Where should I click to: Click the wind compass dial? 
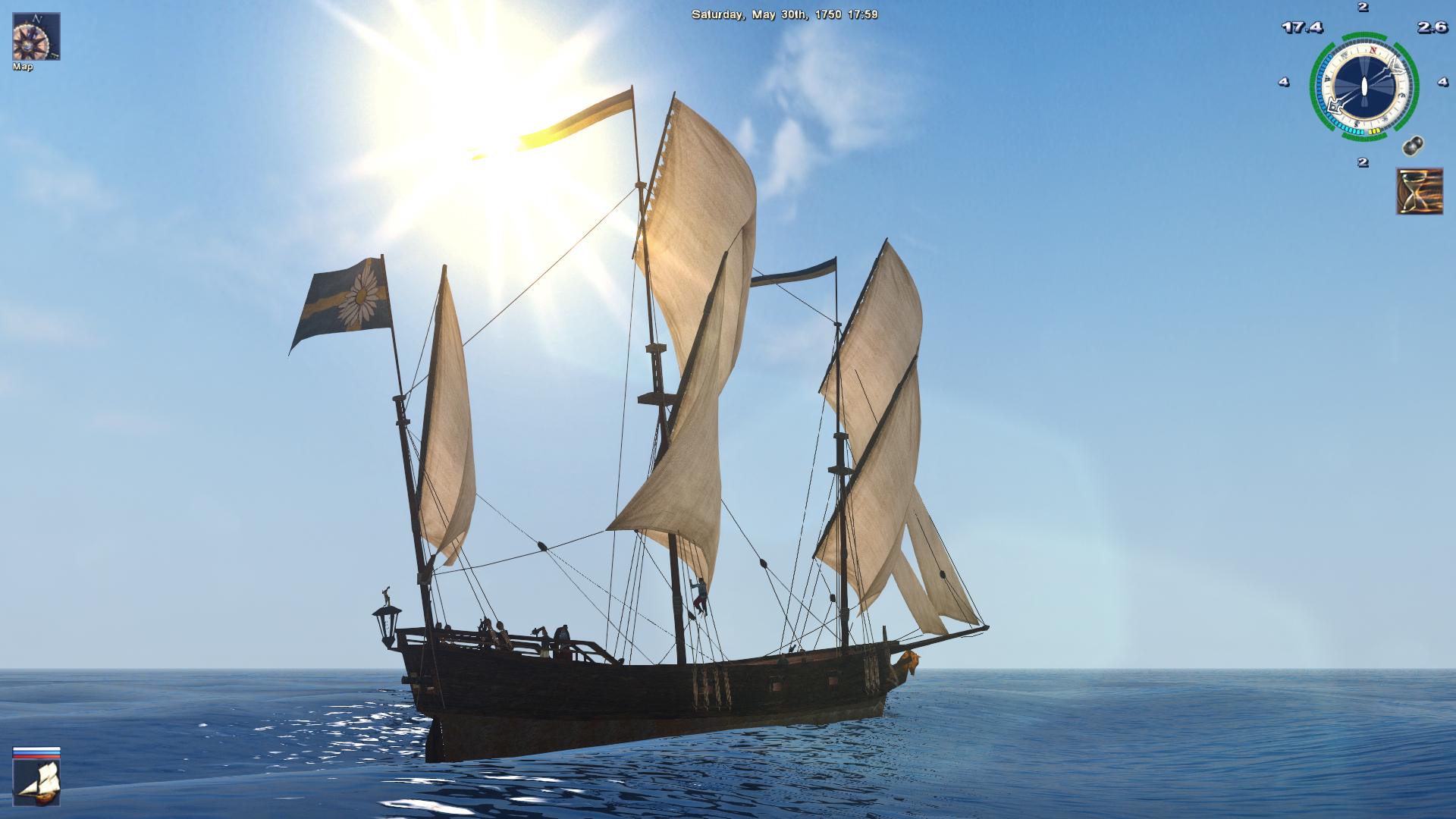(x=1363, y=86)
